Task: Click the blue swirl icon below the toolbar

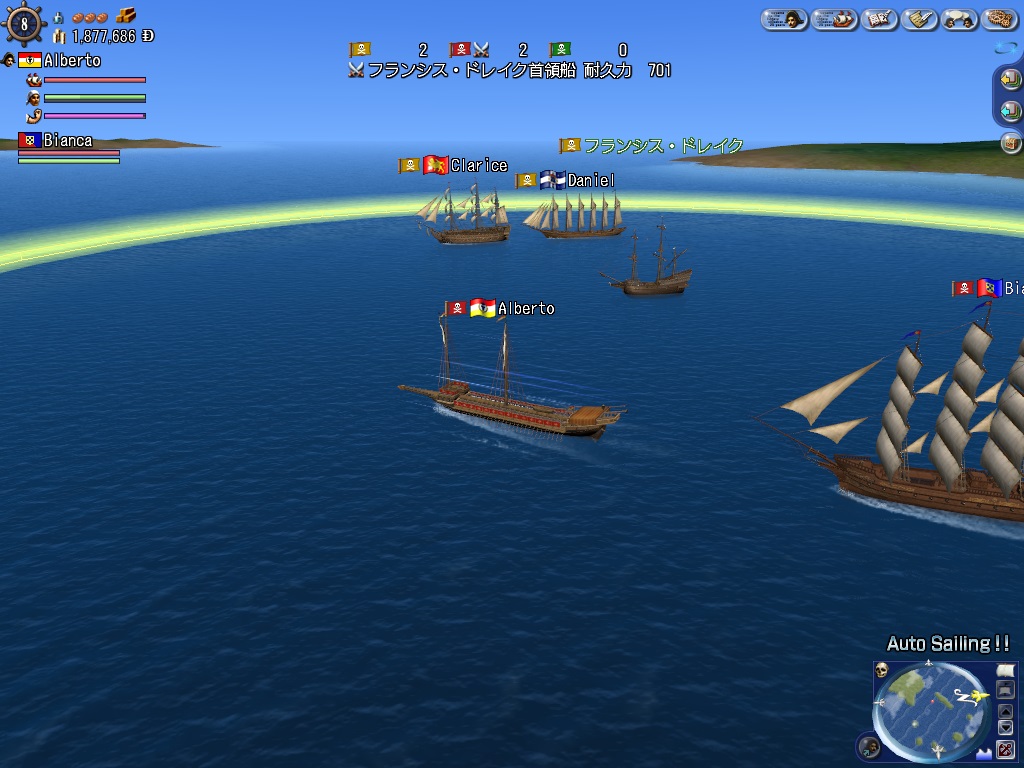Action: tap(1005, 49)
